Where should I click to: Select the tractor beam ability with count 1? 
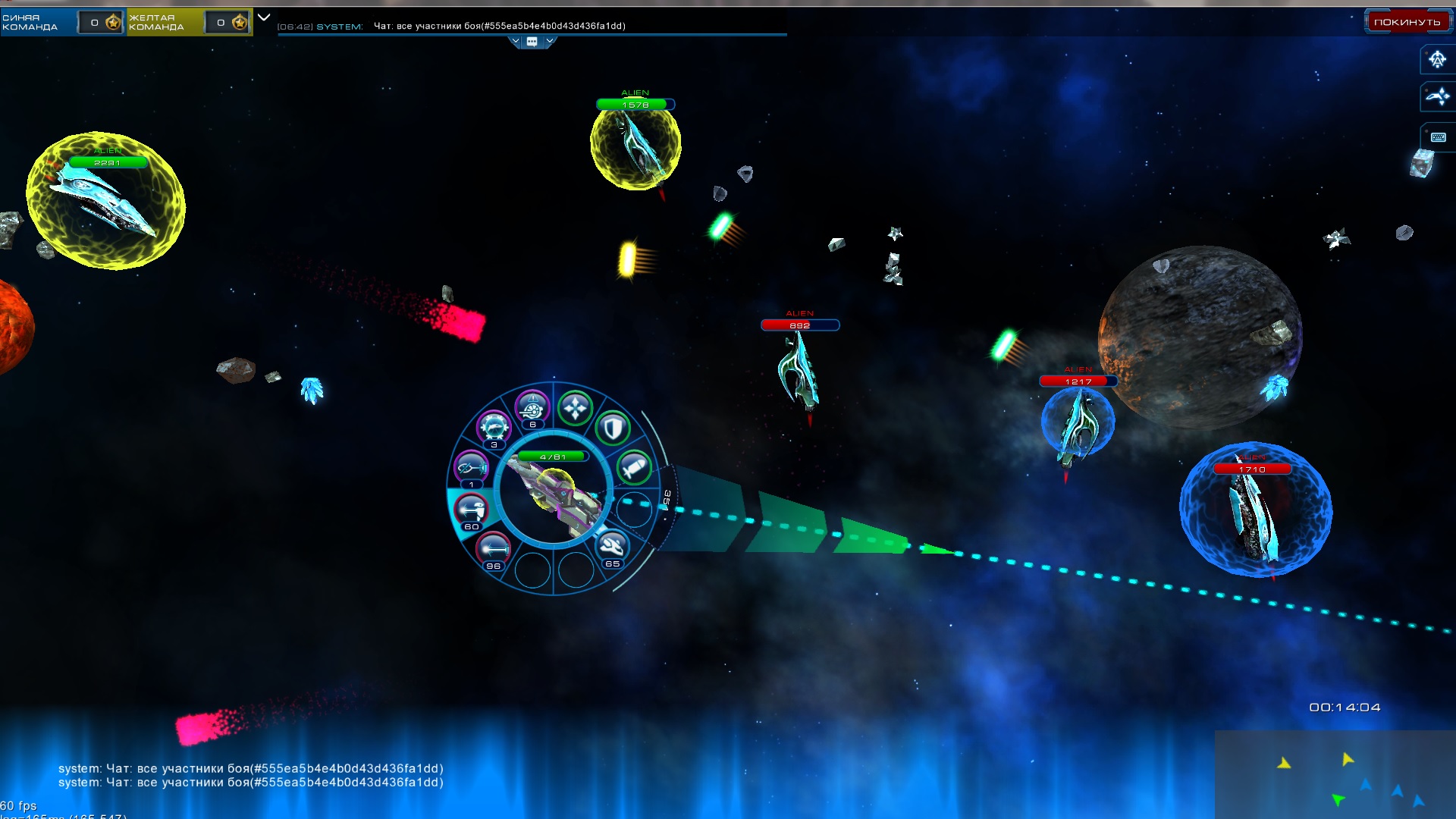click(x=471, y=468)
